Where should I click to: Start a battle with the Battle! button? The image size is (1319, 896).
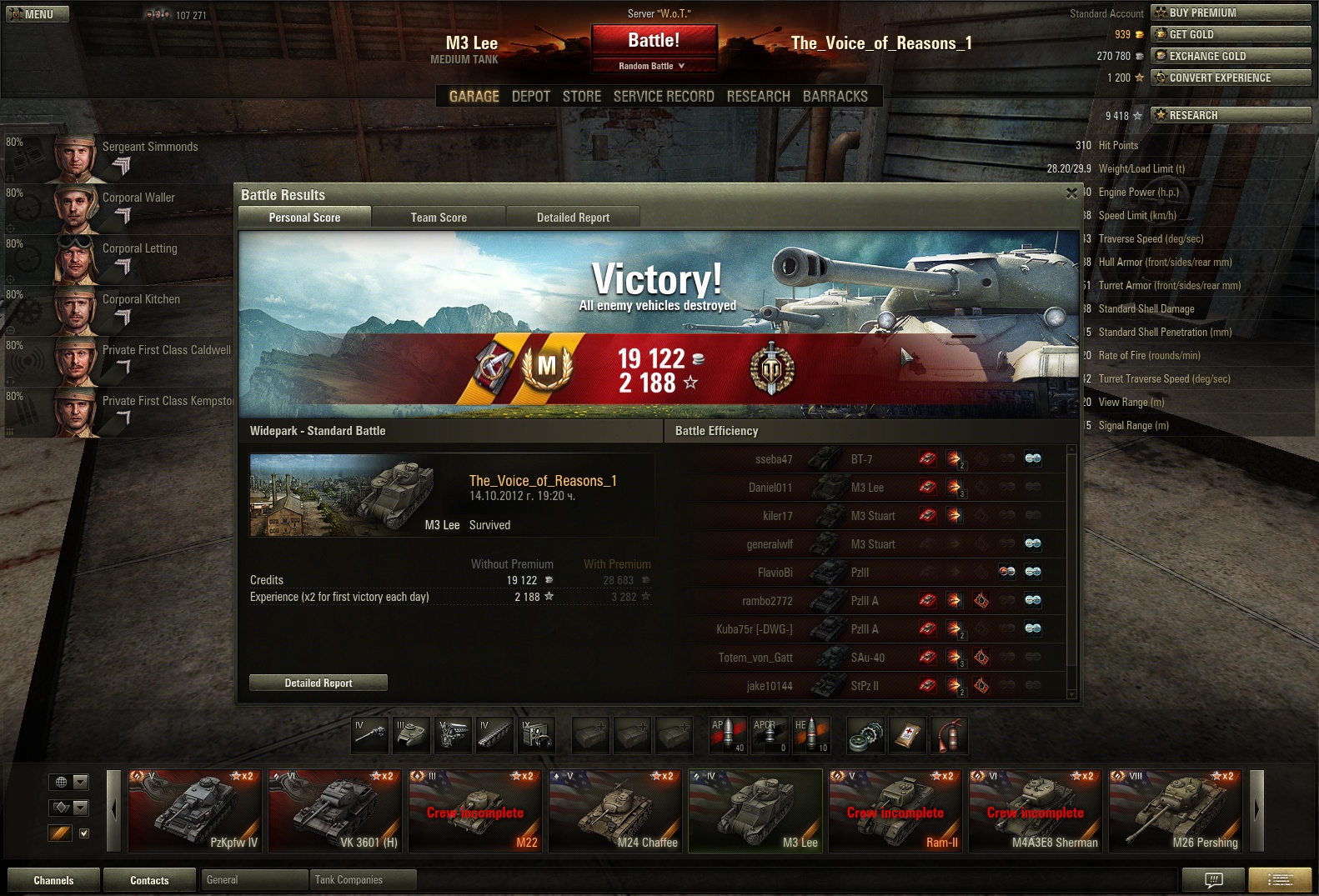(654, 40)
